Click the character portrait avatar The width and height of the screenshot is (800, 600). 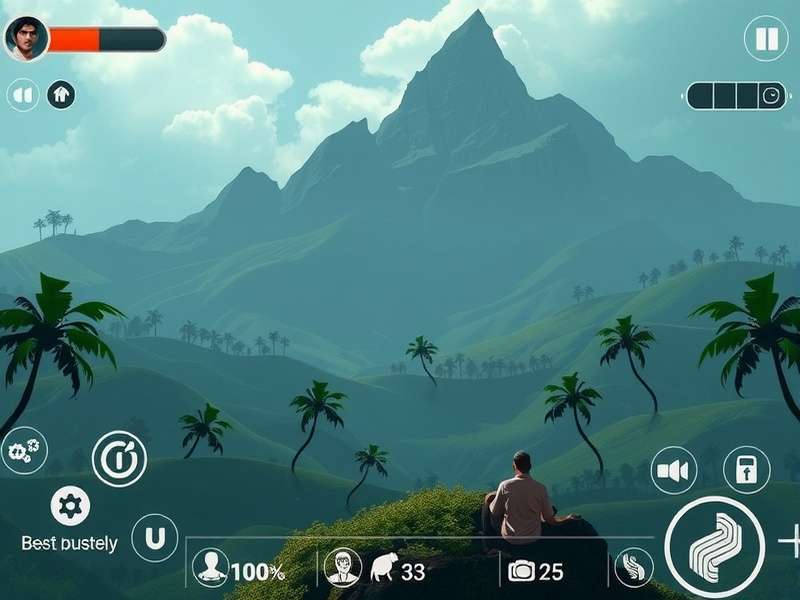tap(25, 39)
